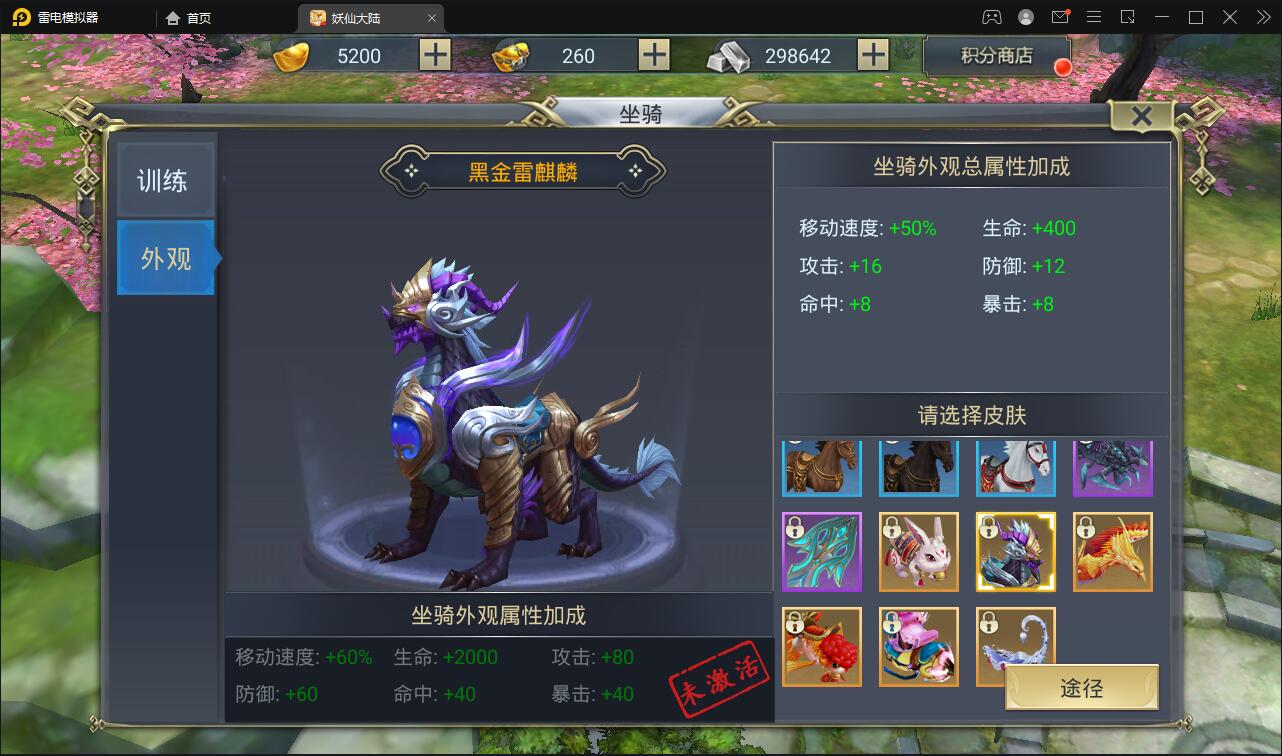The width and height of the screenshot is (1282, 756).
Task: Select the locked white rabbit skin
Action: (x=918, y=552)
